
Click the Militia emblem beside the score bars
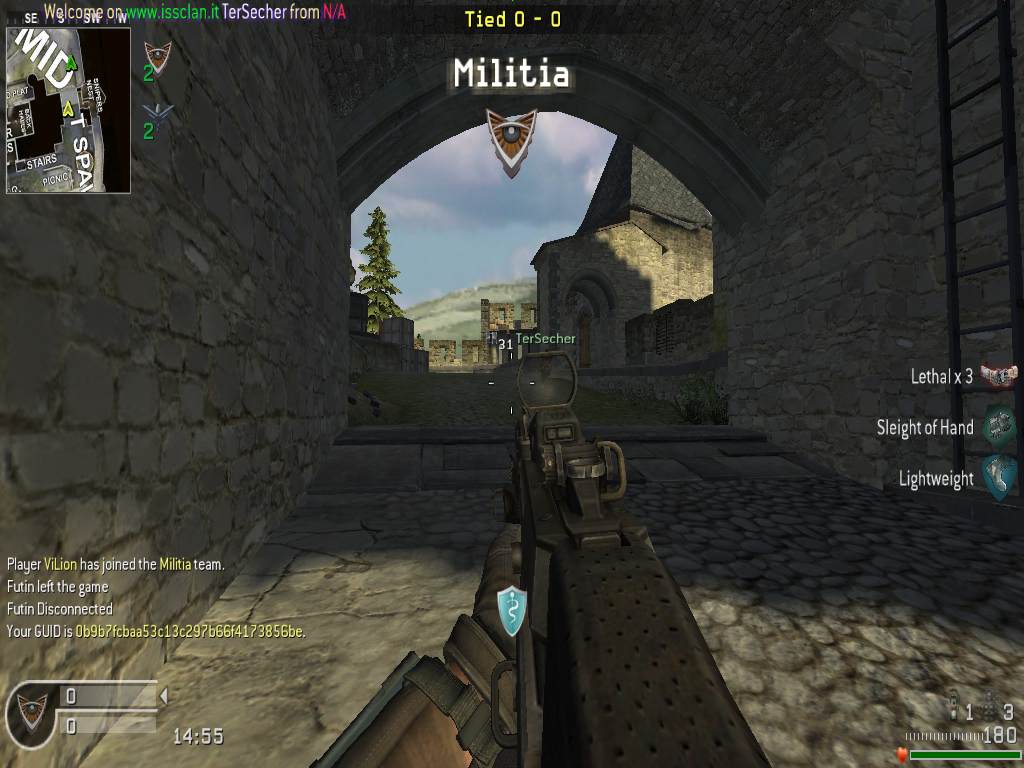click(x=32, y=710)
